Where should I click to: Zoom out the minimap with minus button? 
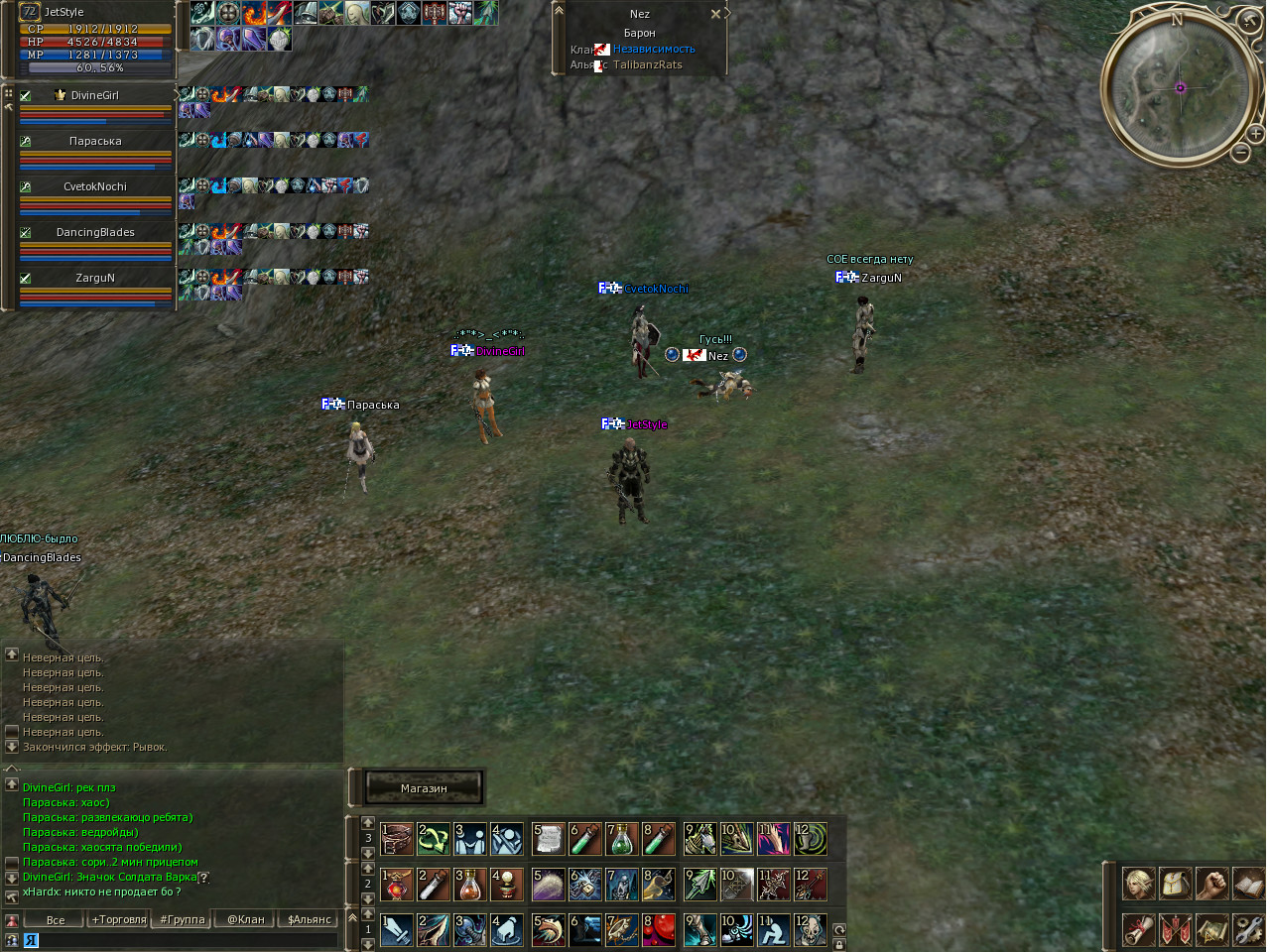tap(1240, 153)
